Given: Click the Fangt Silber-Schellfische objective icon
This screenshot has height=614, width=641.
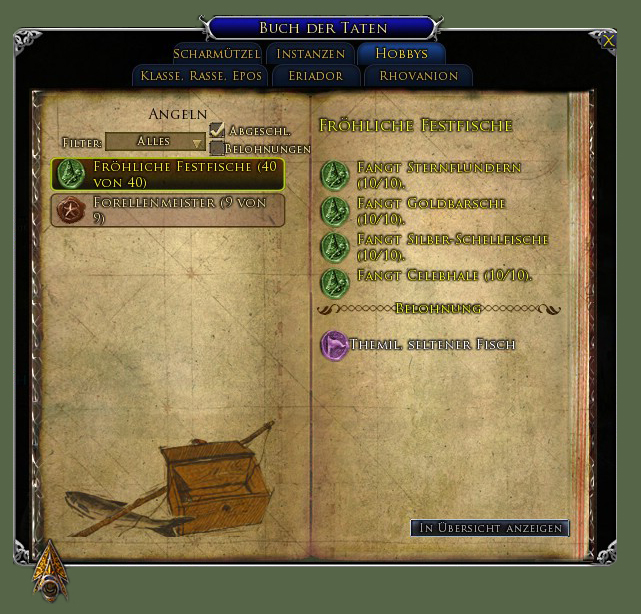Looking at the screenshot, I should pos(333,247).
